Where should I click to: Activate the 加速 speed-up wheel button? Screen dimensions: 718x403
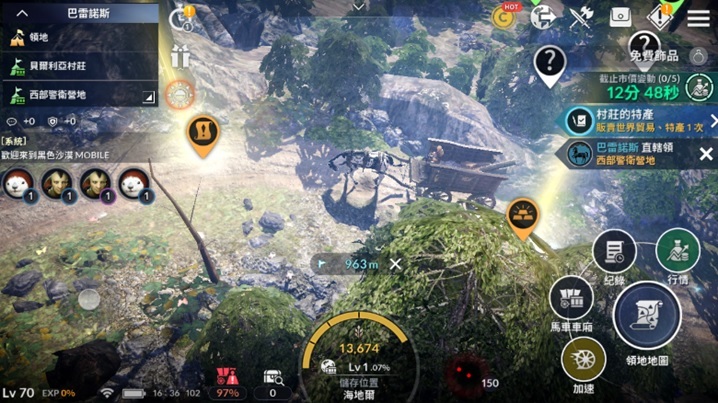coord(584,358)
